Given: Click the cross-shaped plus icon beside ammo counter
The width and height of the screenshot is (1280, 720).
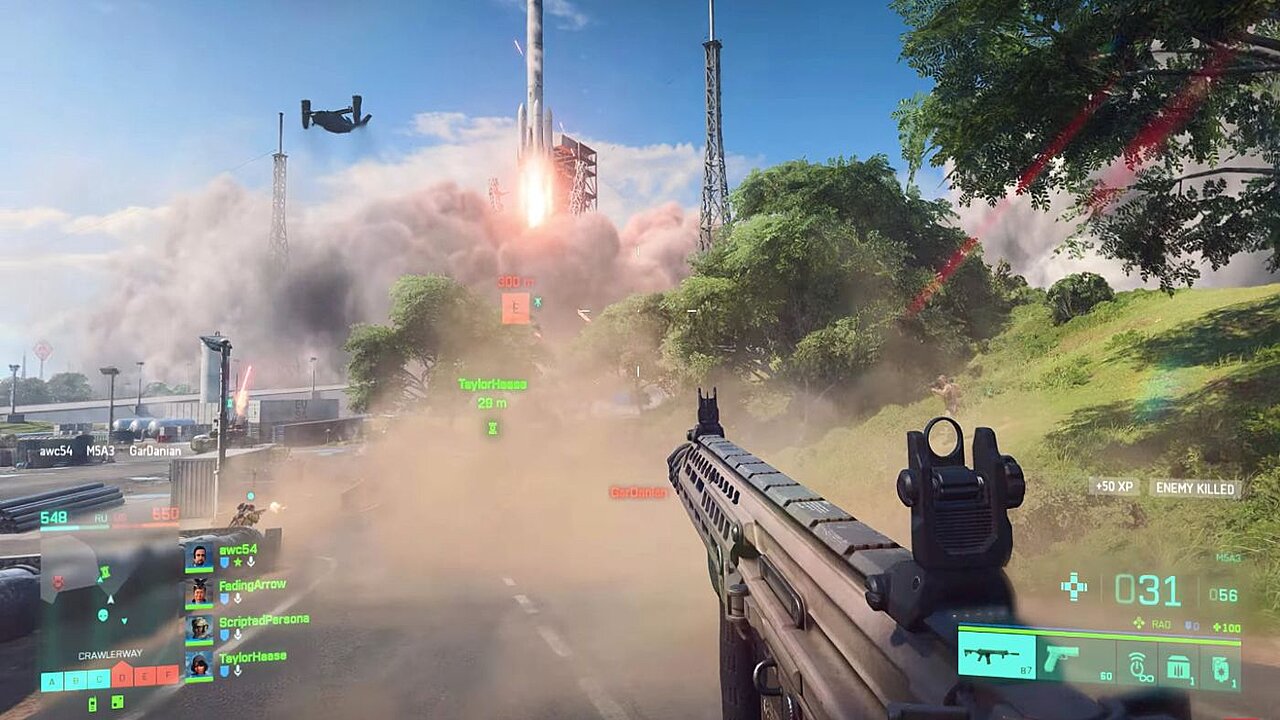Looking at the screenshot, I should pos(1074,587).
